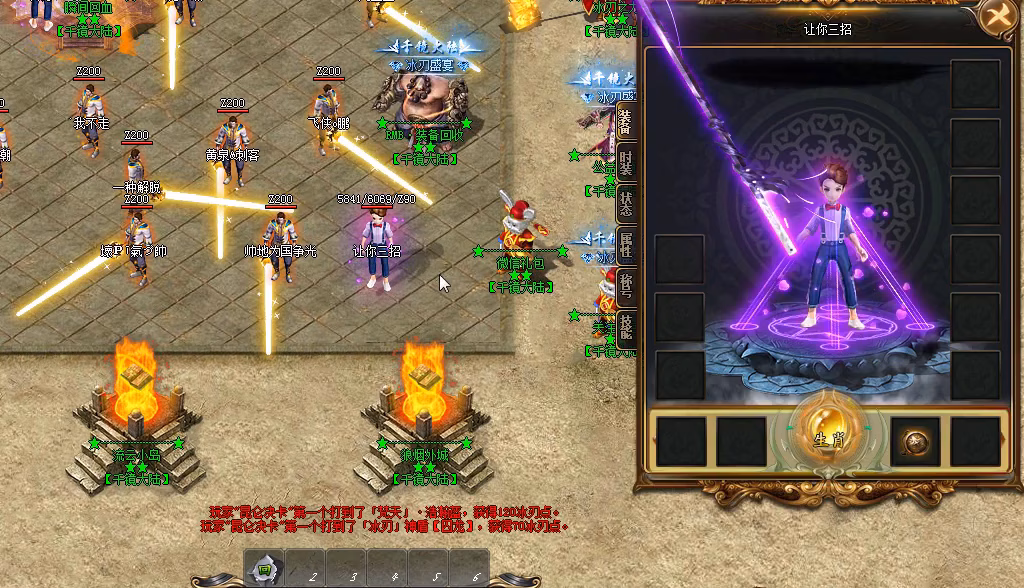Switch to the 装备 equipment tab
This screenshot has height=588, width=1024.
click(x=626, y=122)
